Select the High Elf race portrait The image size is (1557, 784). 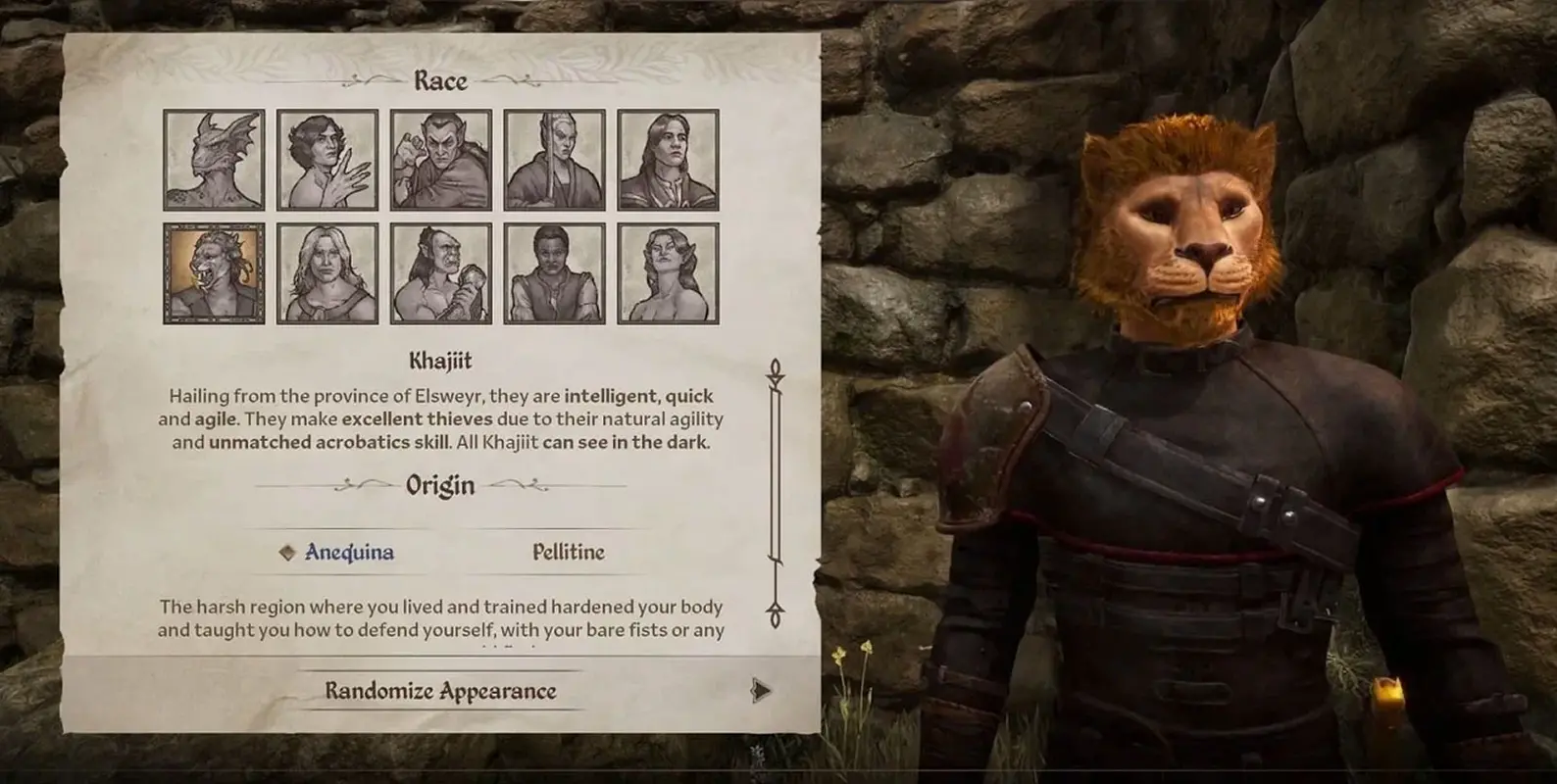555,160
